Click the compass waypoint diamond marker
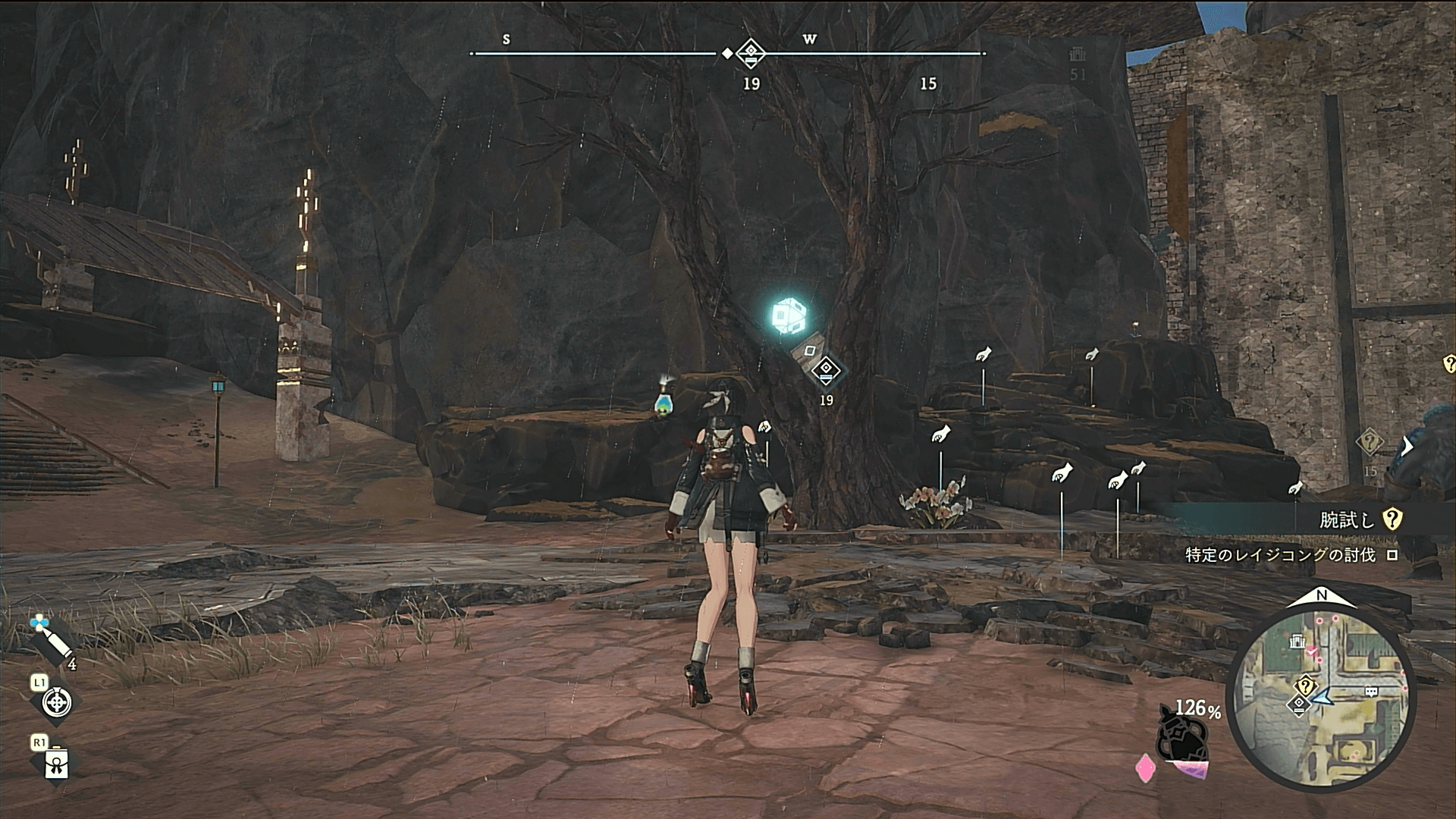This screenshot has height=819, width=1456. (x=750, y=53)
